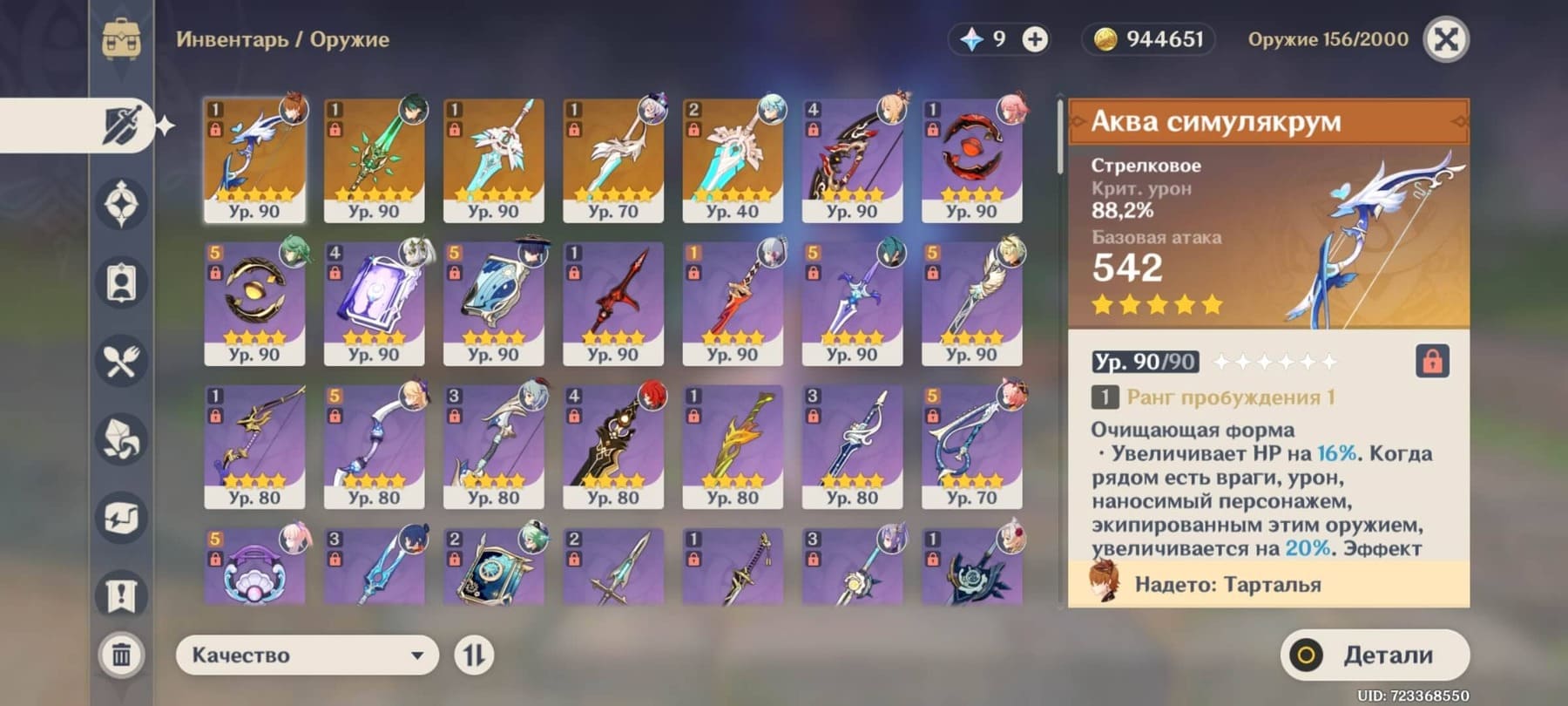Add more primogems with the plus button
This screenshot has width=1568, height=706.
click(x=1034, y=39)
